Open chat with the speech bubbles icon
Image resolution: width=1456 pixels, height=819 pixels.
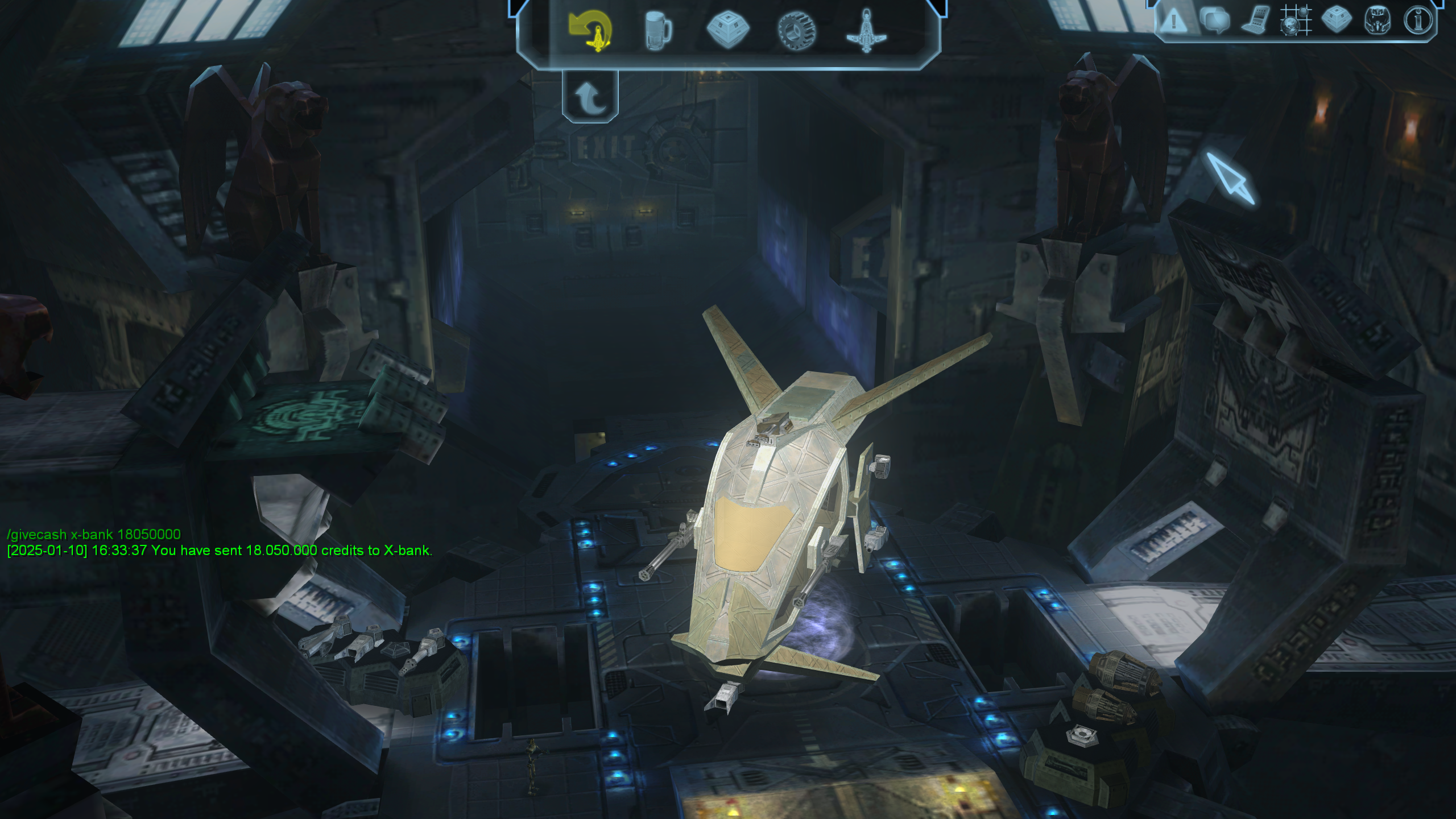(x=1214, y=21)
